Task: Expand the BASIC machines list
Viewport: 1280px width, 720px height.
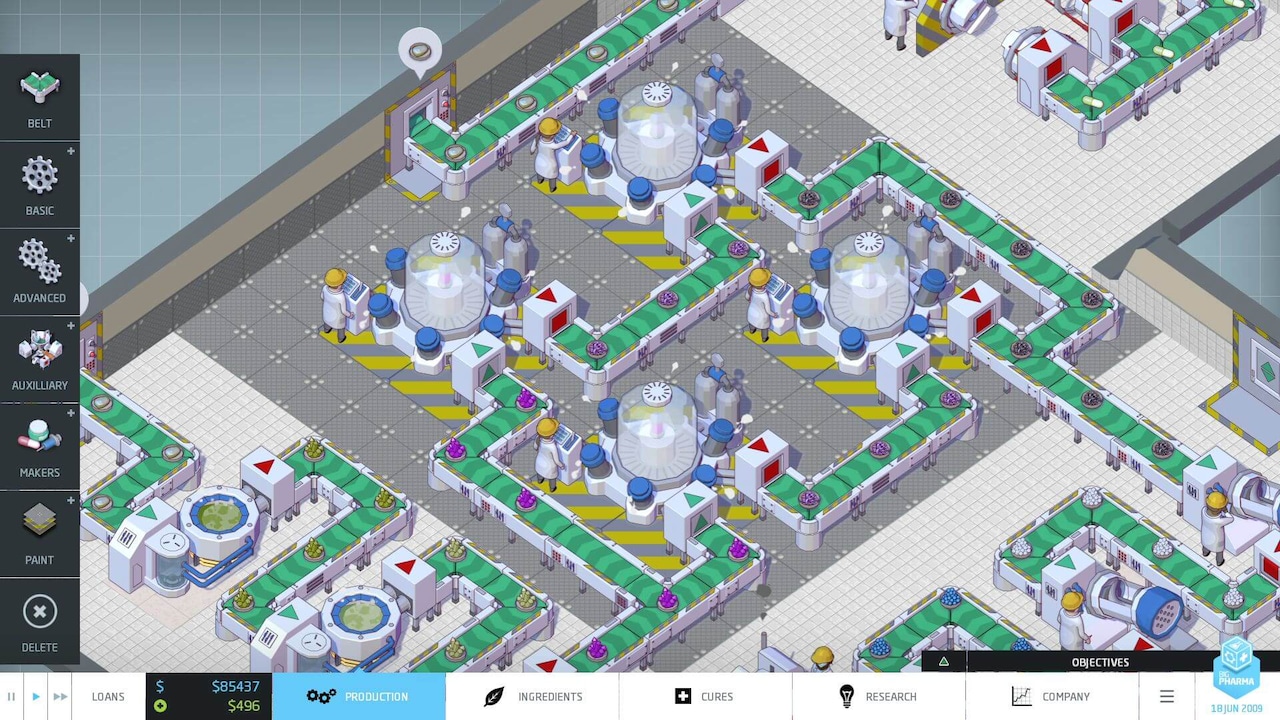Action: pyautogui.click(x=70, y=151)
